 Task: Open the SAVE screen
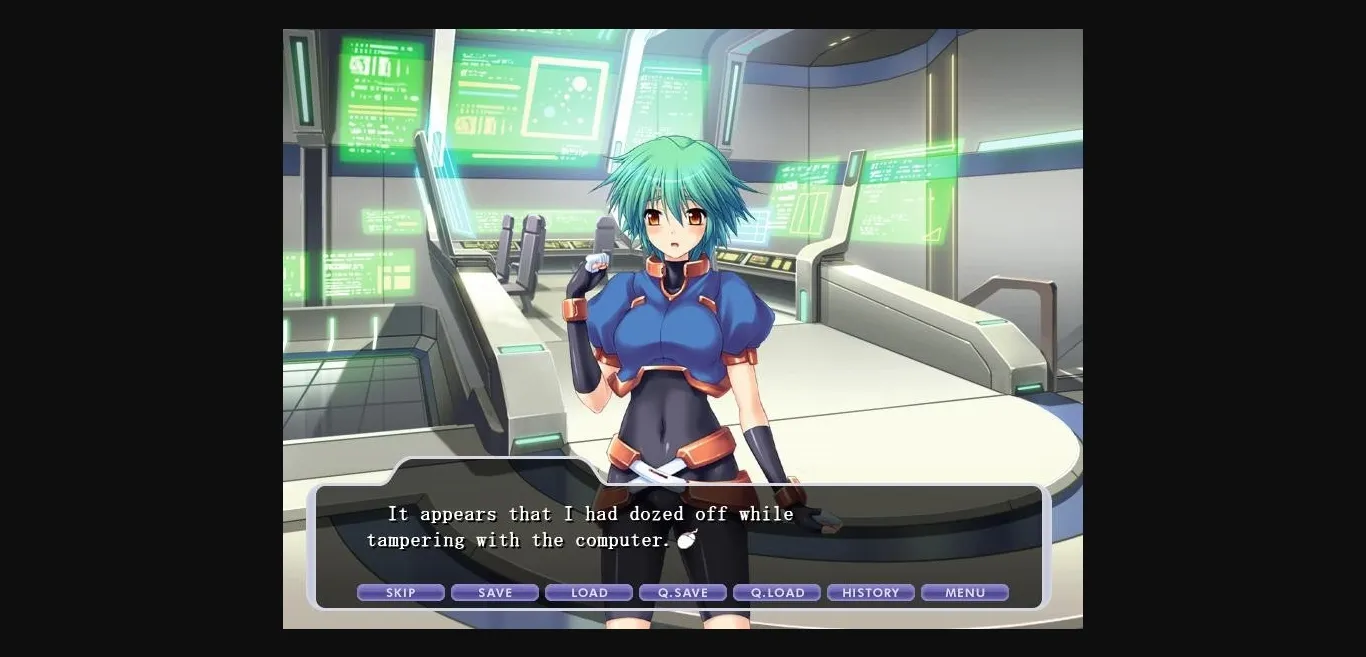(x=494, y=593)
